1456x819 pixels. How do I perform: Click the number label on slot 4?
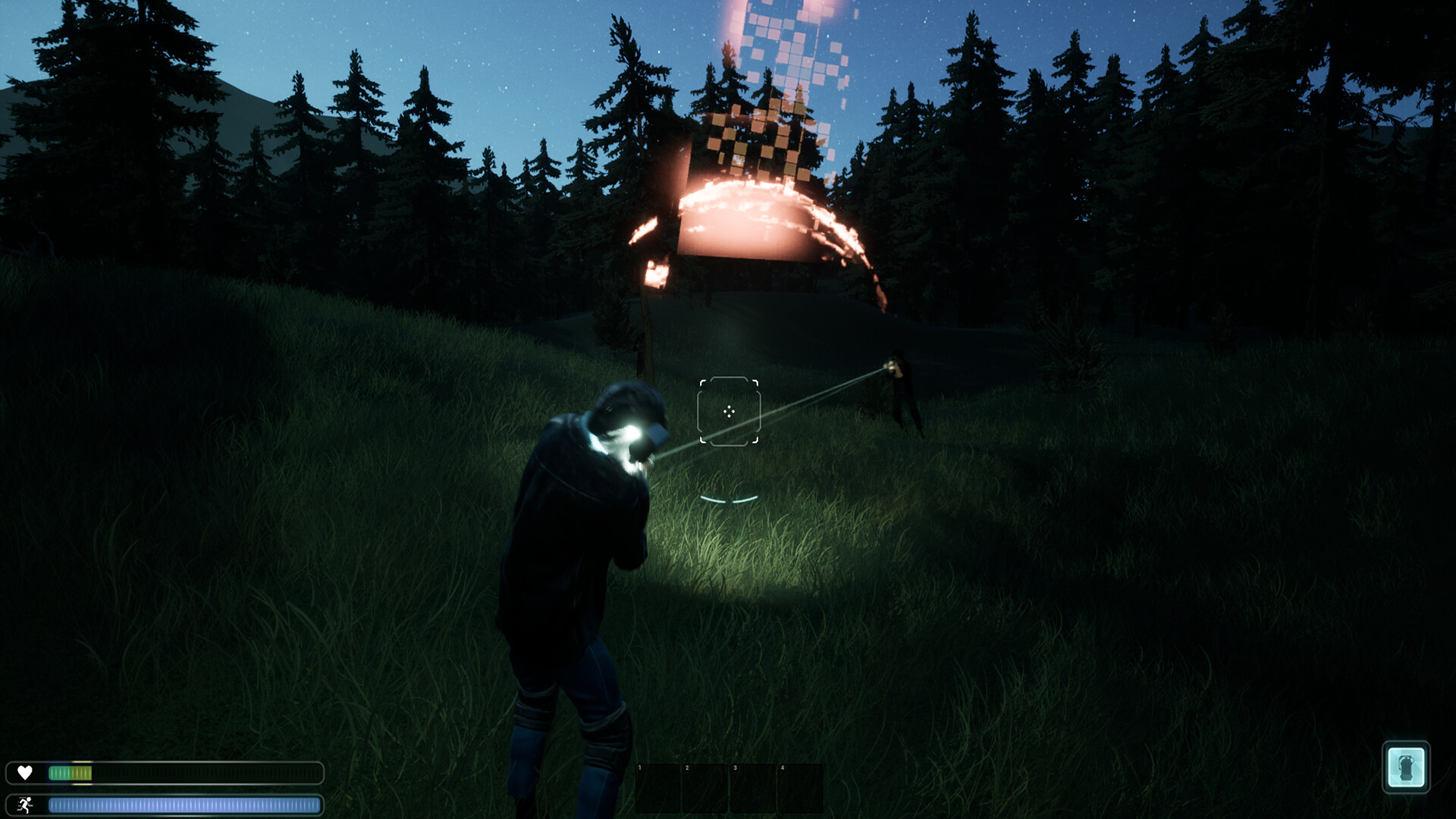click(x=783, y=768)
